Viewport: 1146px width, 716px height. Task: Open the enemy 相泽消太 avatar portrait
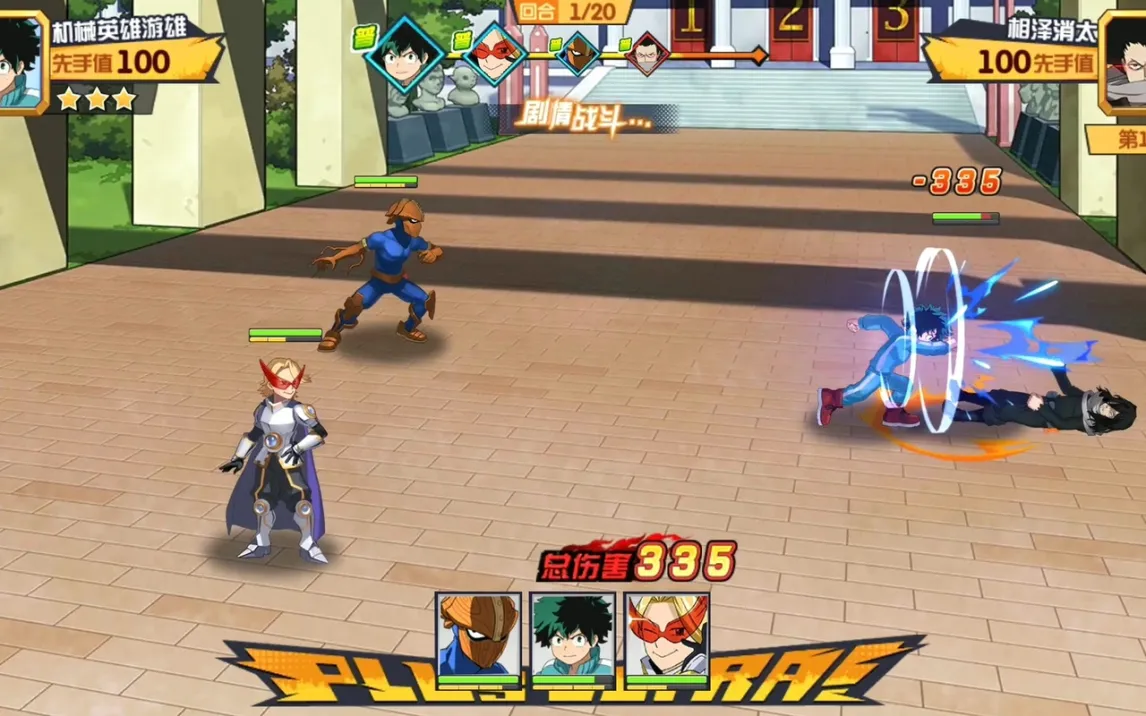1126,62
